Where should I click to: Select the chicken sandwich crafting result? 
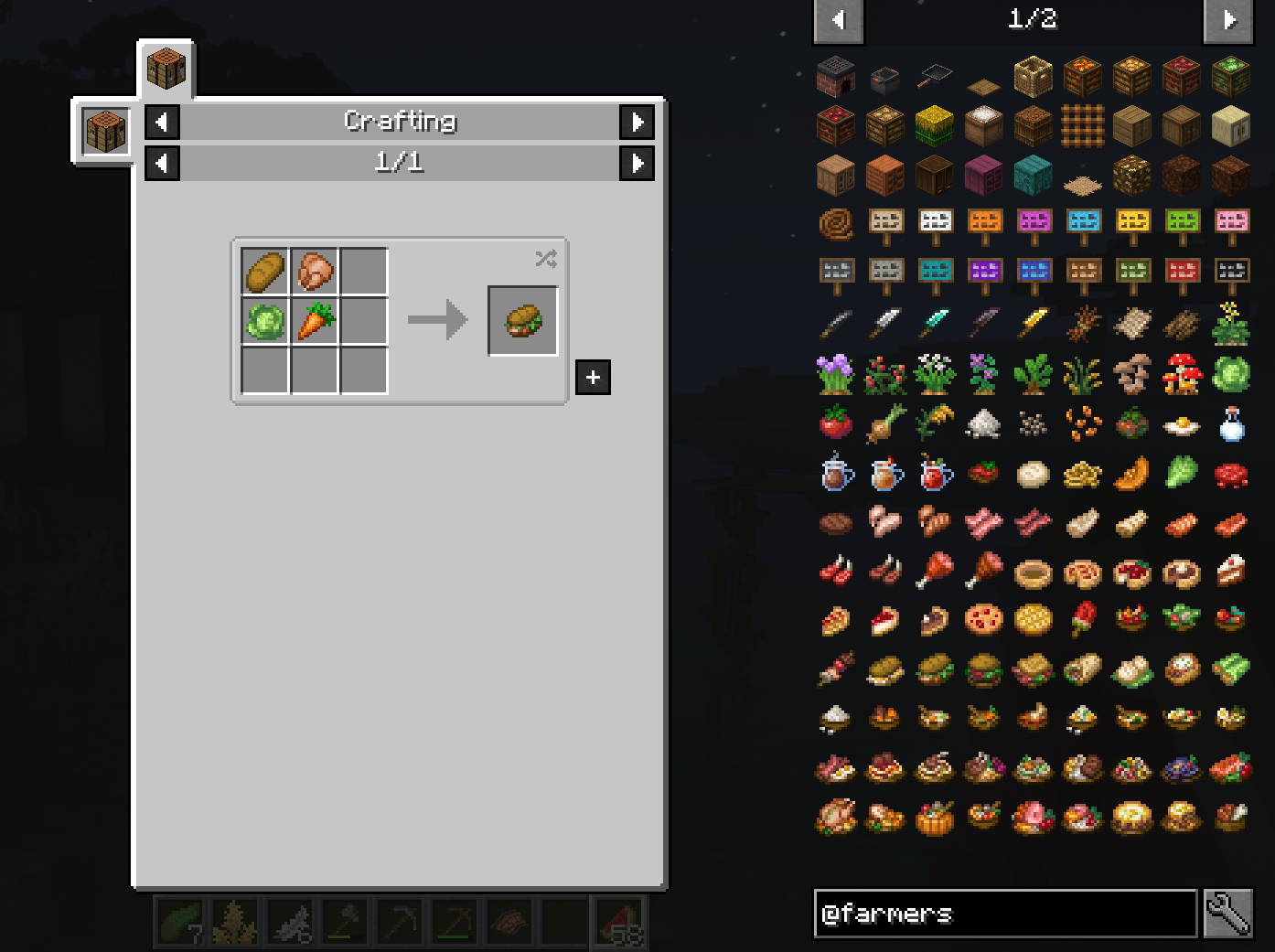coord(522,321)
